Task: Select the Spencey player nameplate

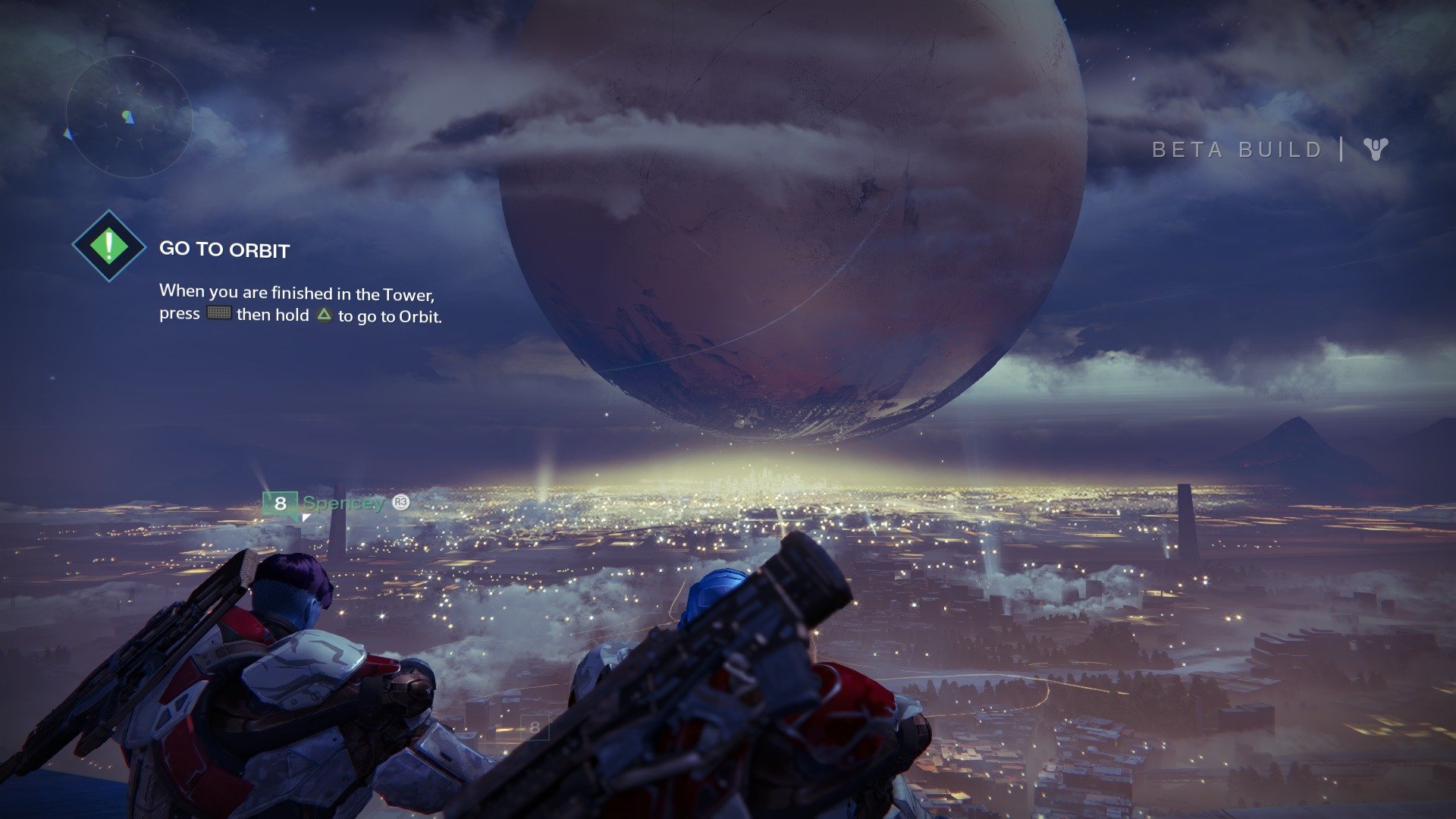Action: [343, 503]
